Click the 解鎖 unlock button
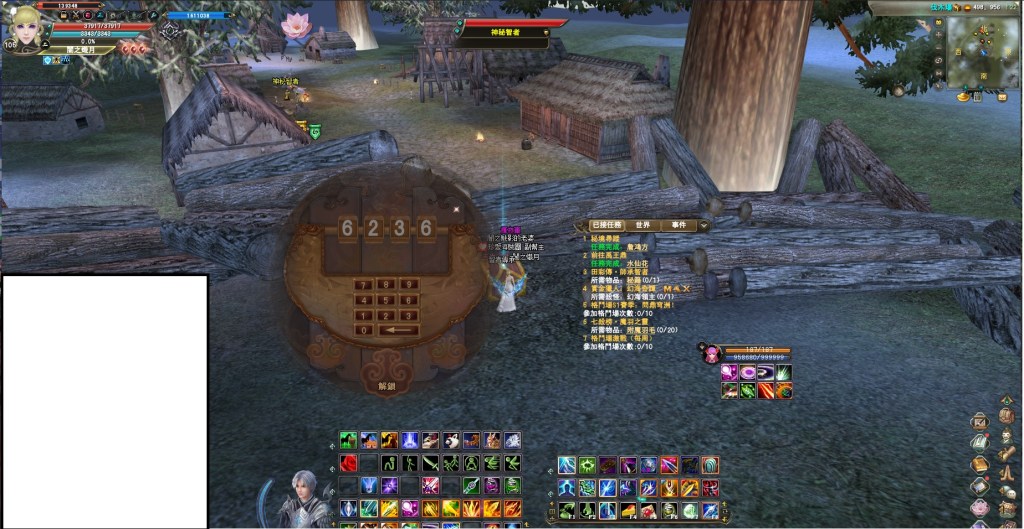Viewport: 1024px width, 529px height. (386, 385)
